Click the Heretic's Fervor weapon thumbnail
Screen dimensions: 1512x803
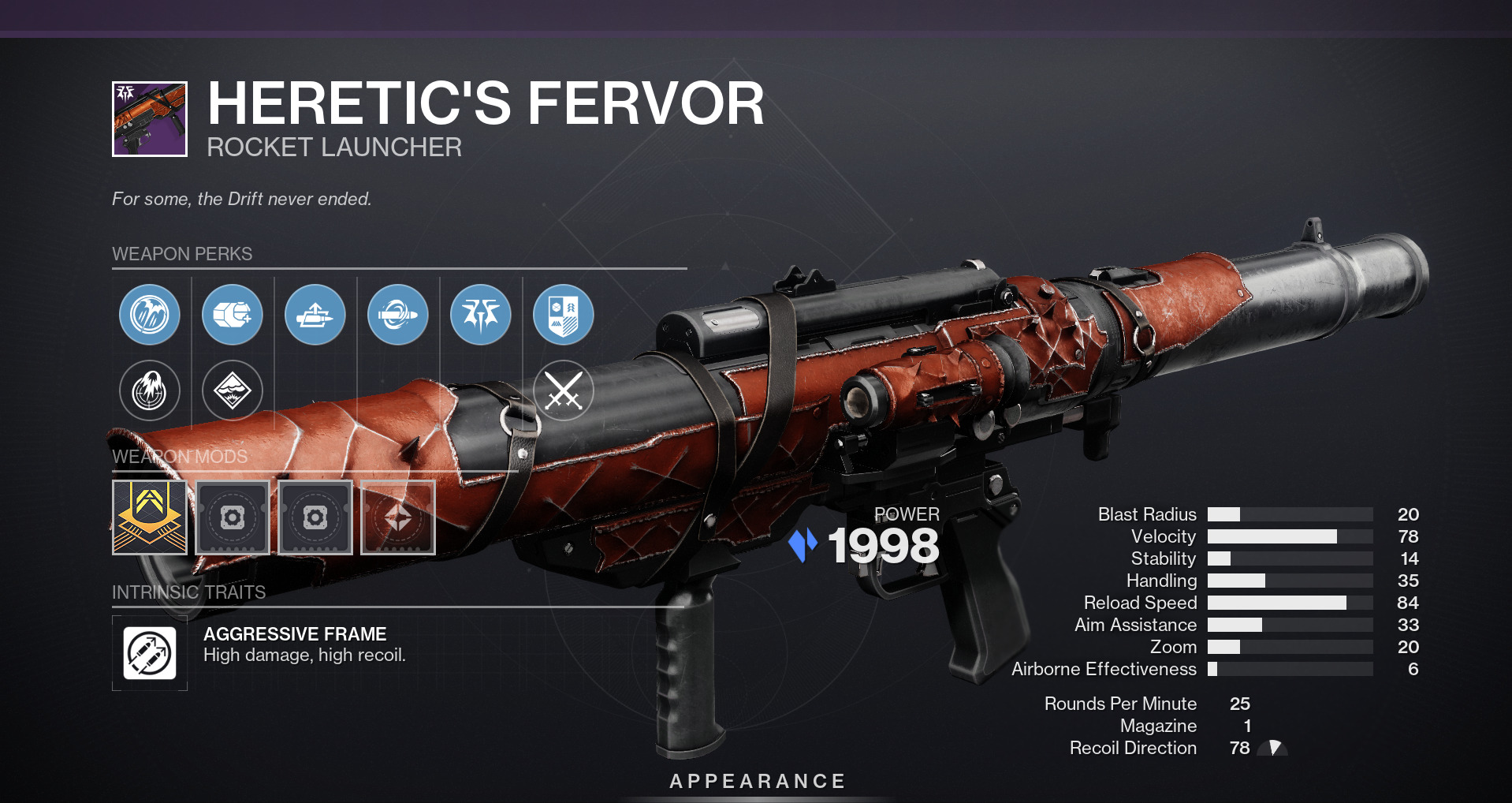tap(150, 119)
